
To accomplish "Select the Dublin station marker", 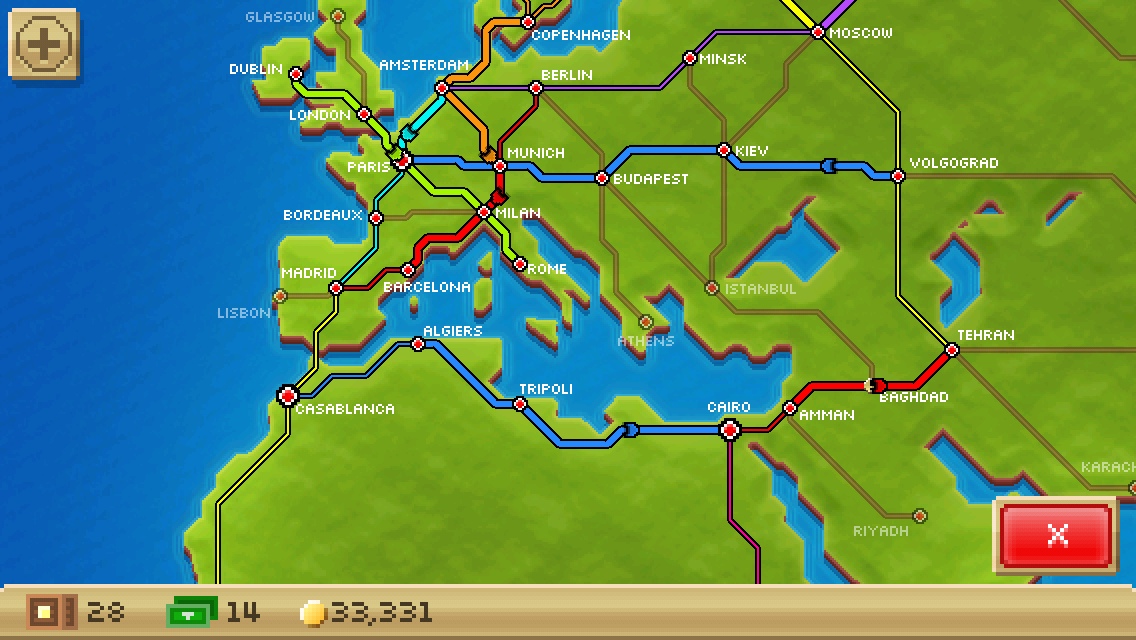I will 295,73.
